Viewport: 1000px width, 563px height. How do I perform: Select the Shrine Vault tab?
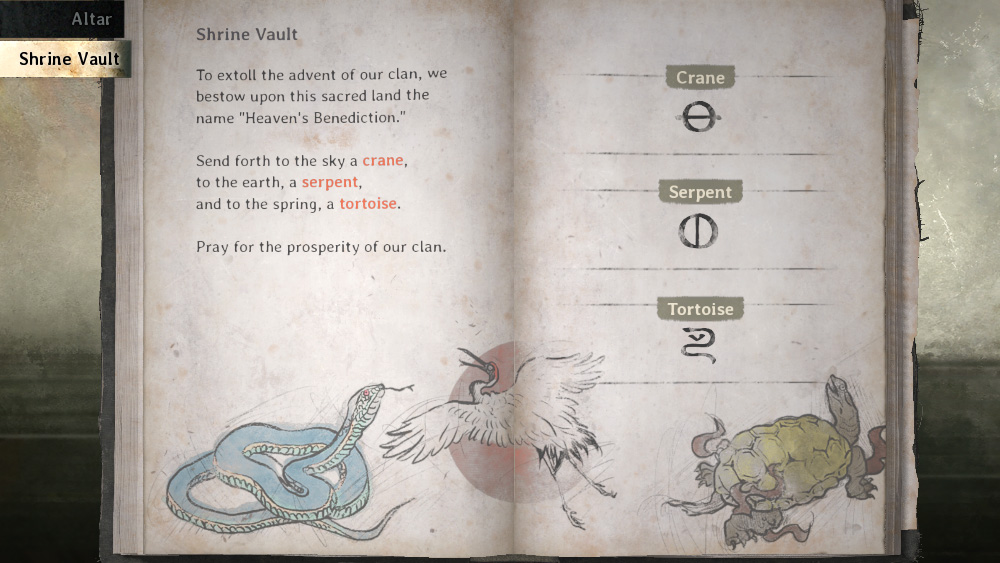click(68, 59)
